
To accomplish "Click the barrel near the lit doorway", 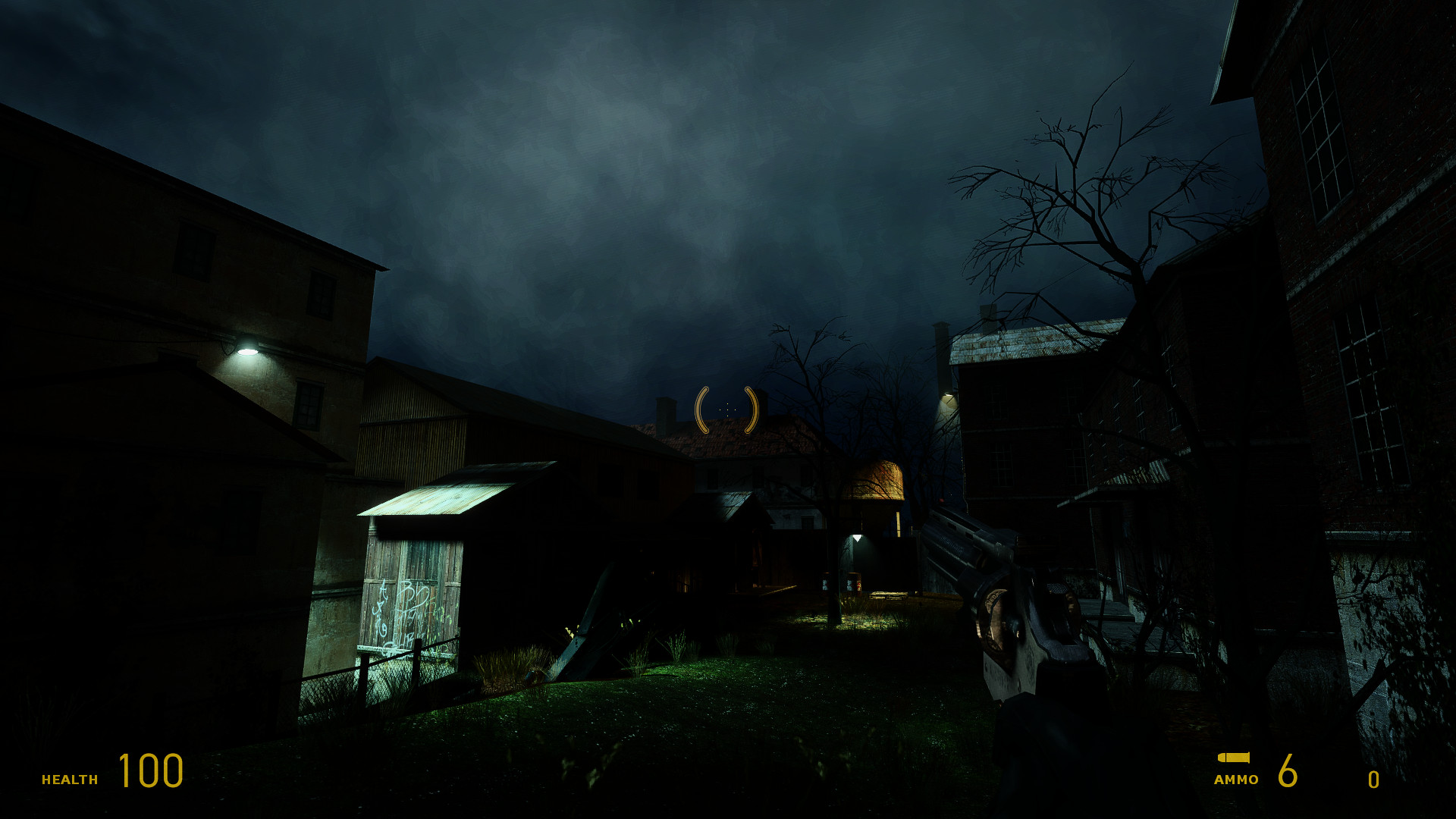I will click(x=855, y=582).
